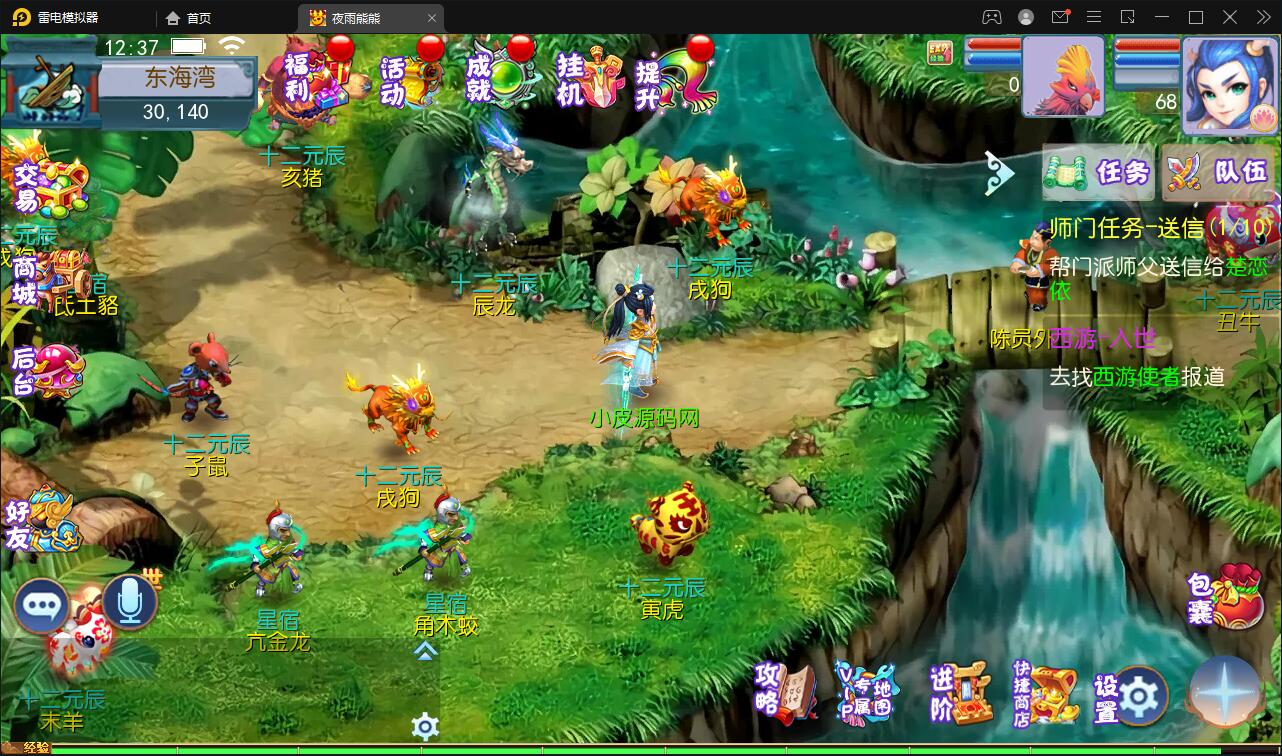
Task: Open the 进阶 advancement icon
Action: 961,692
